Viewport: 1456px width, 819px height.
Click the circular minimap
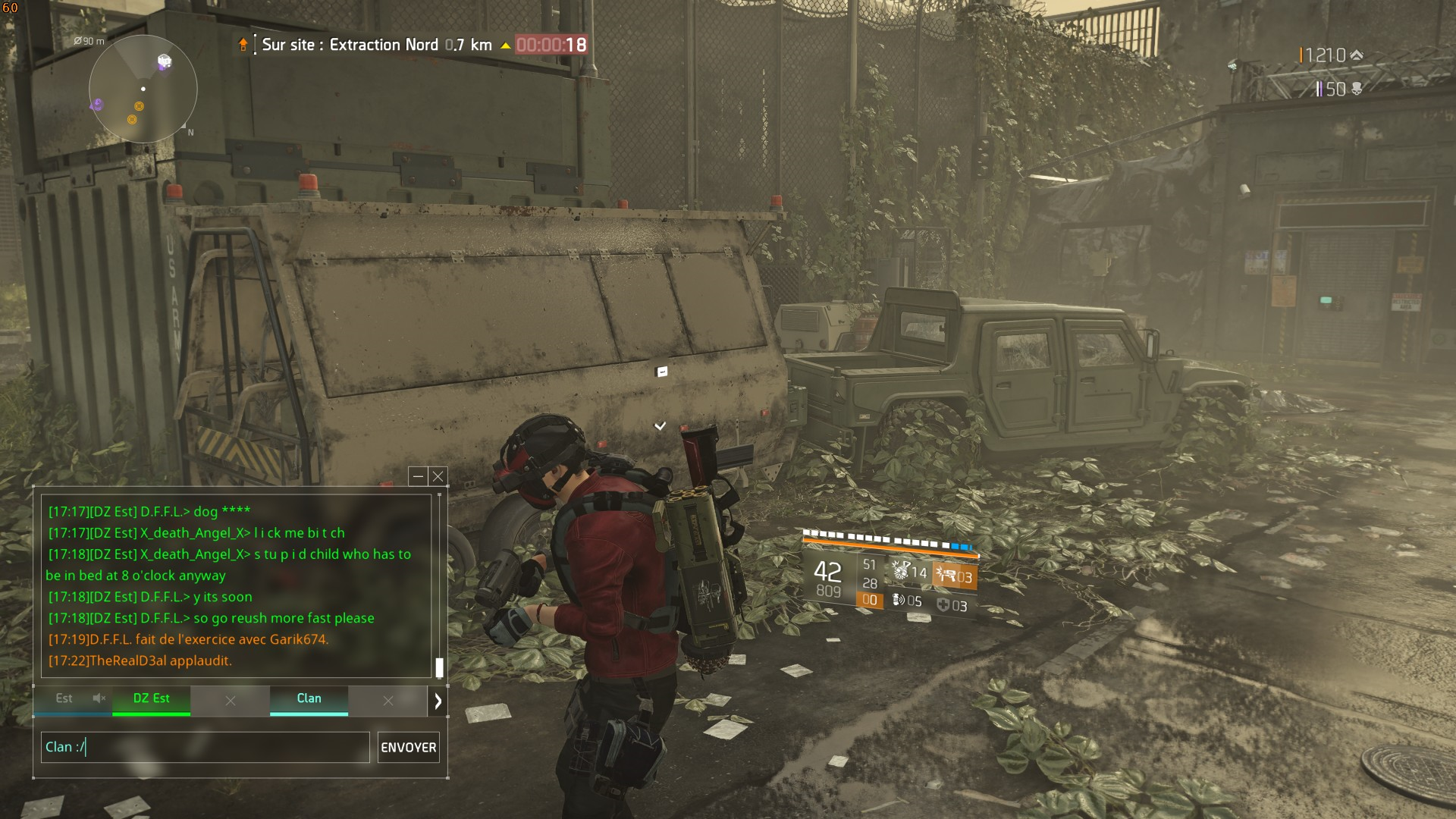coord(143,89)
